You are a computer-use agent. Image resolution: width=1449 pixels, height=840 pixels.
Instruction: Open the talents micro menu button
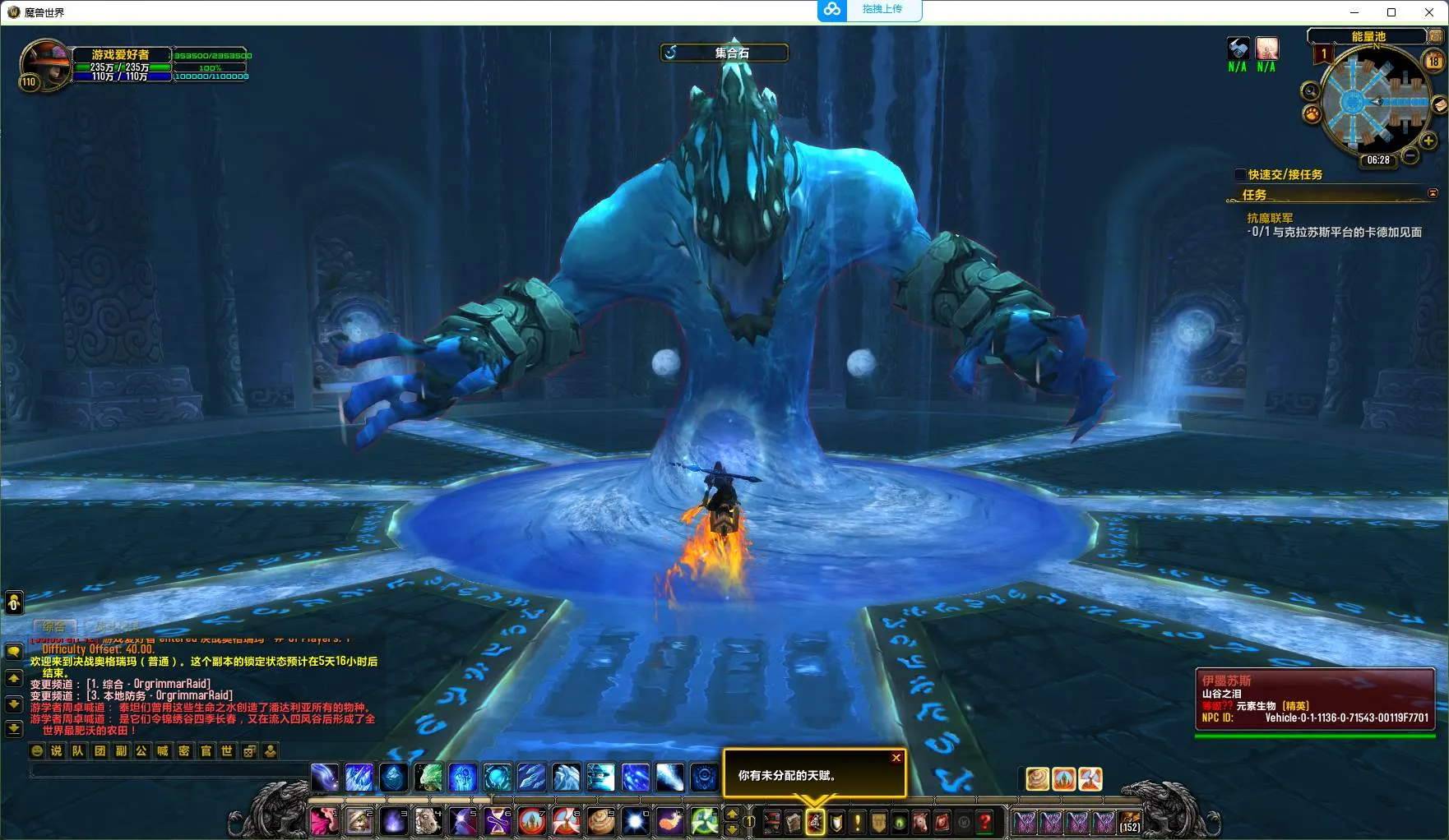pos(815,822)
